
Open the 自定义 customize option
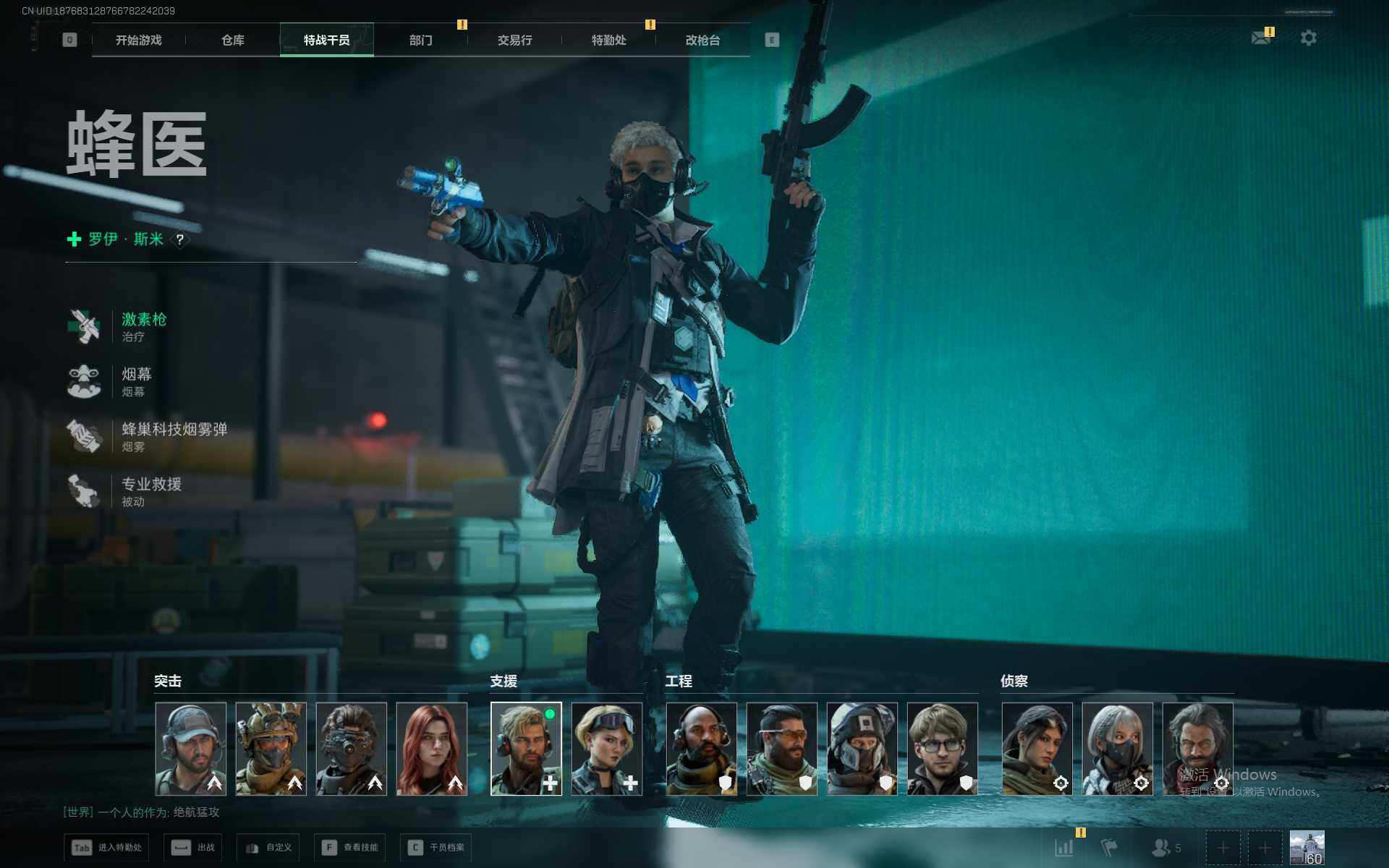(x=268, y=847)
